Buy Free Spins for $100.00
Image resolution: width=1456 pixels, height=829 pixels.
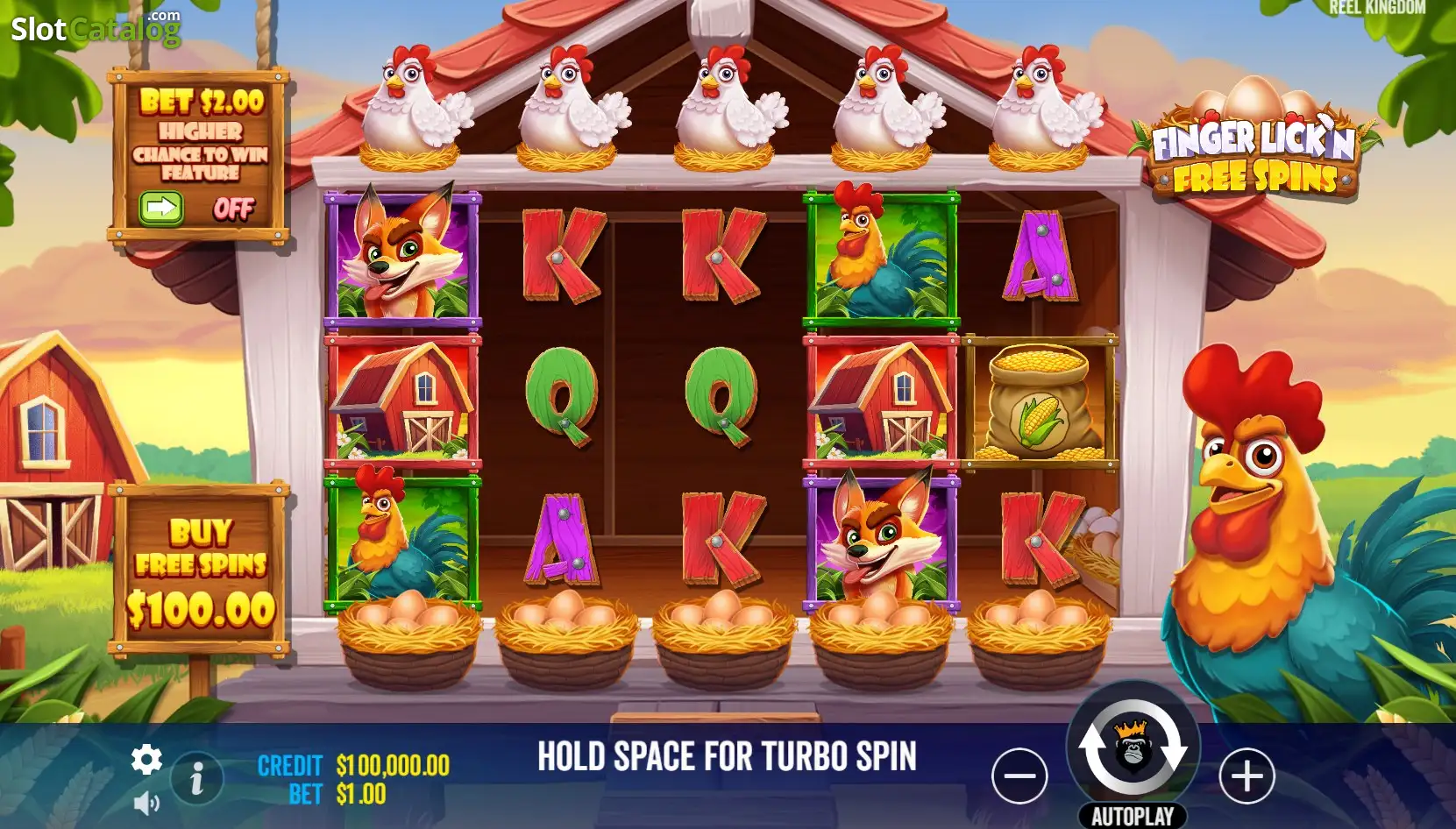point(201,570)
